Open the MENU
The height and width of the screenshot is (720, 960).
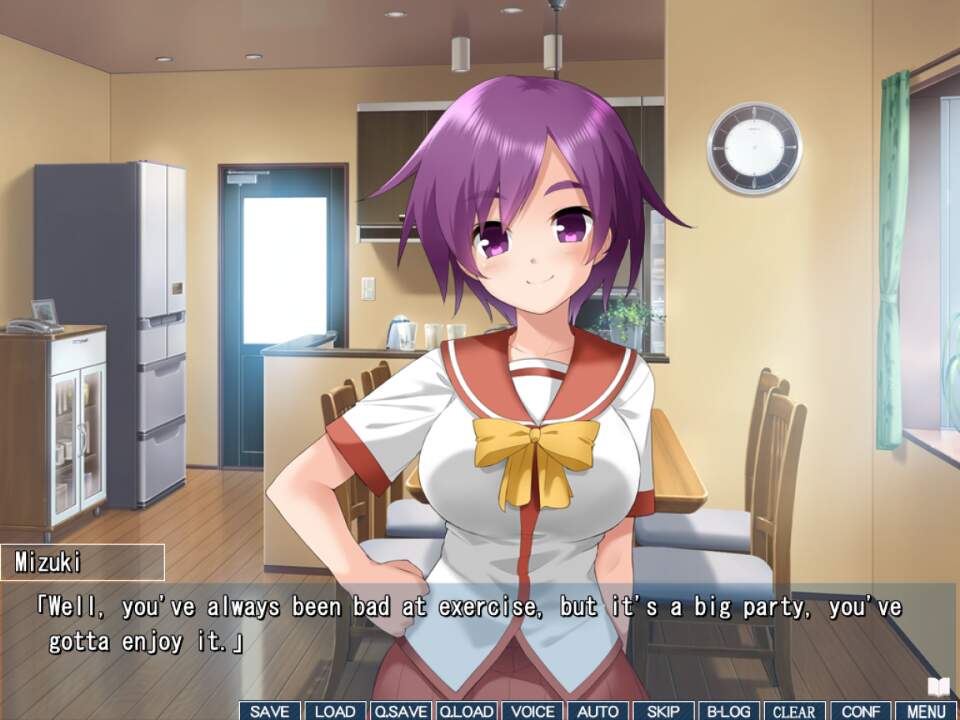(926, 711)
